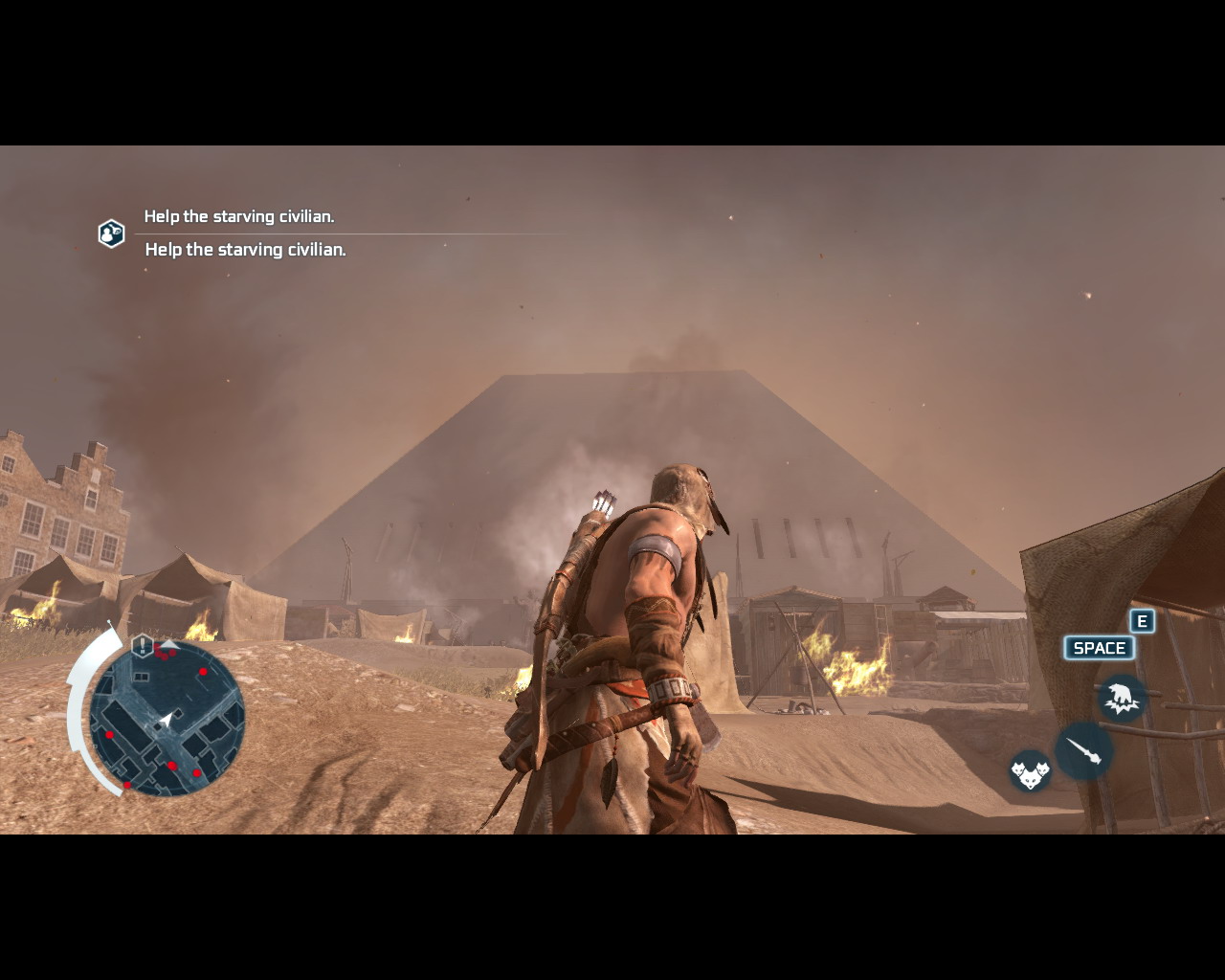Click the mission objective hexagon icon
The height and width of the screenshot is (980, 1225).
click(111, 234)
